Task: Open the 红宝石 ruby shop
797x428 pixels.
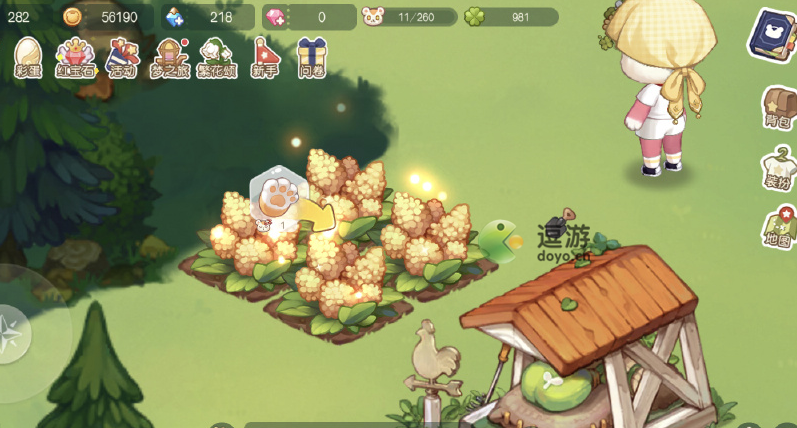Action: pos(75,57)
